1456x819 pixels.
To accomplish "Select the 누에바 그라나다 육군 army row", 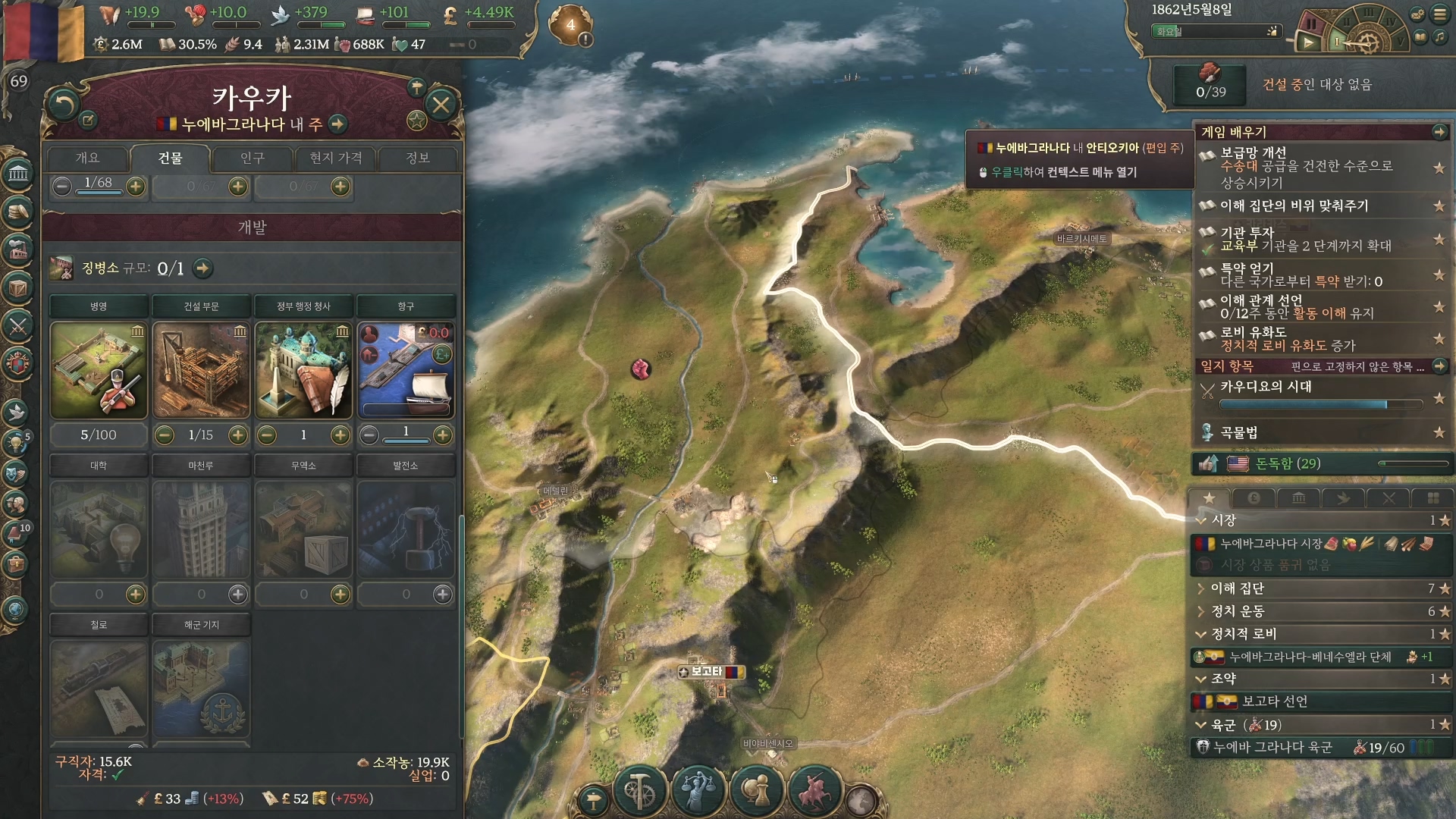I will point(1273,748).
